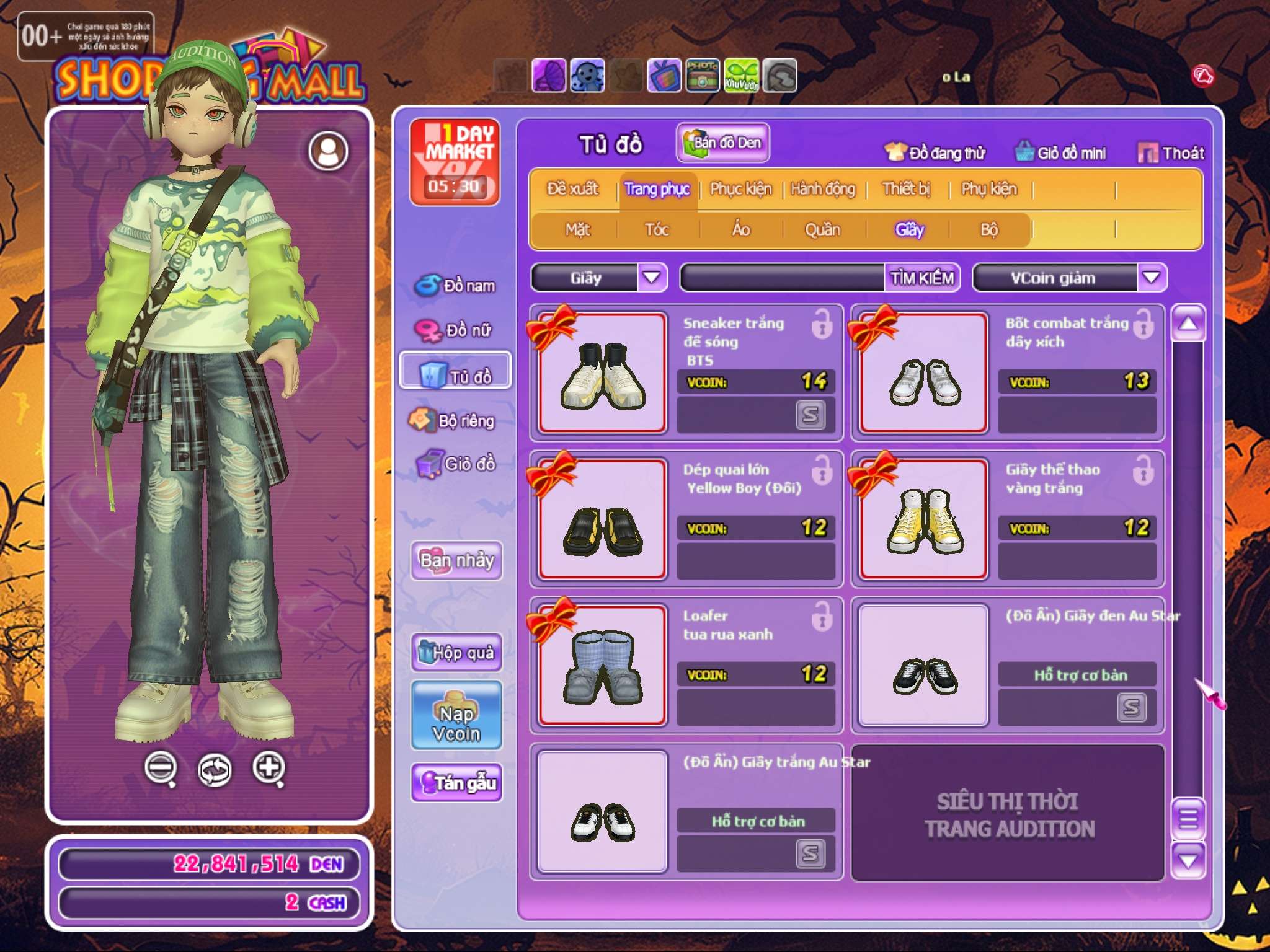1270x952 pixels.
Task: Open the Hộp quà gift box
Action: pos(457,653)
